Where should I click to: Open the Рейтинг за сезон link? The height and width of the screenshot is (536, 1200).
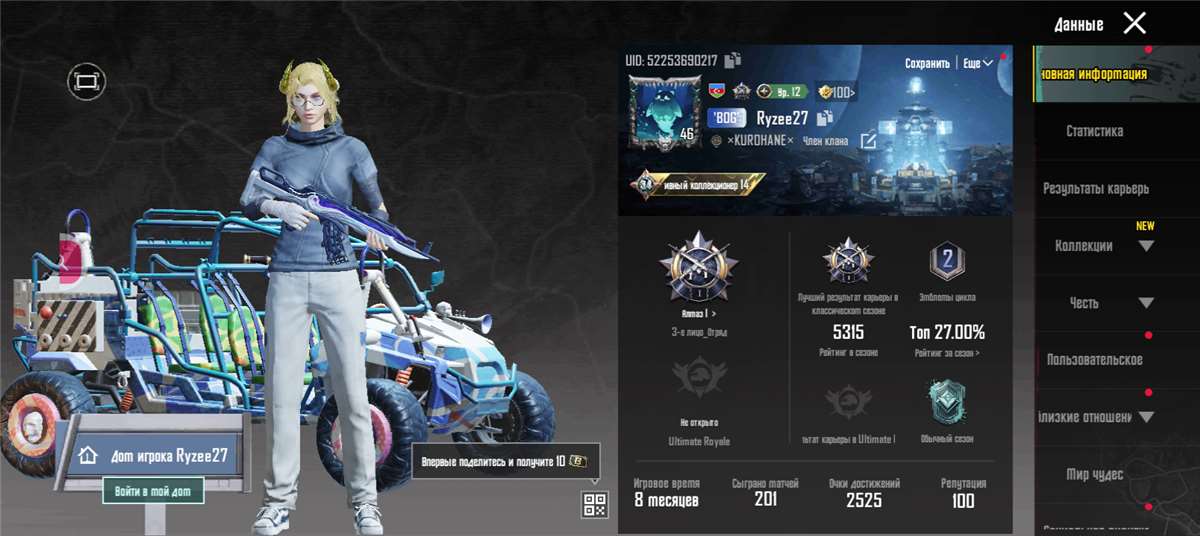click(946, 352)
